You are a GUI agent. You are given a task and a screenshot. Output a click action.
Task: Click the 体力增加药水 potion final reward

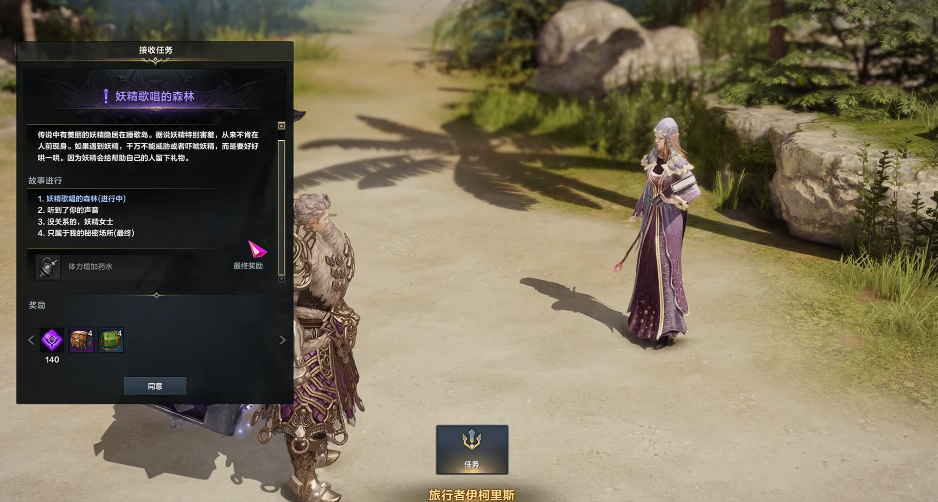(49, 267)
